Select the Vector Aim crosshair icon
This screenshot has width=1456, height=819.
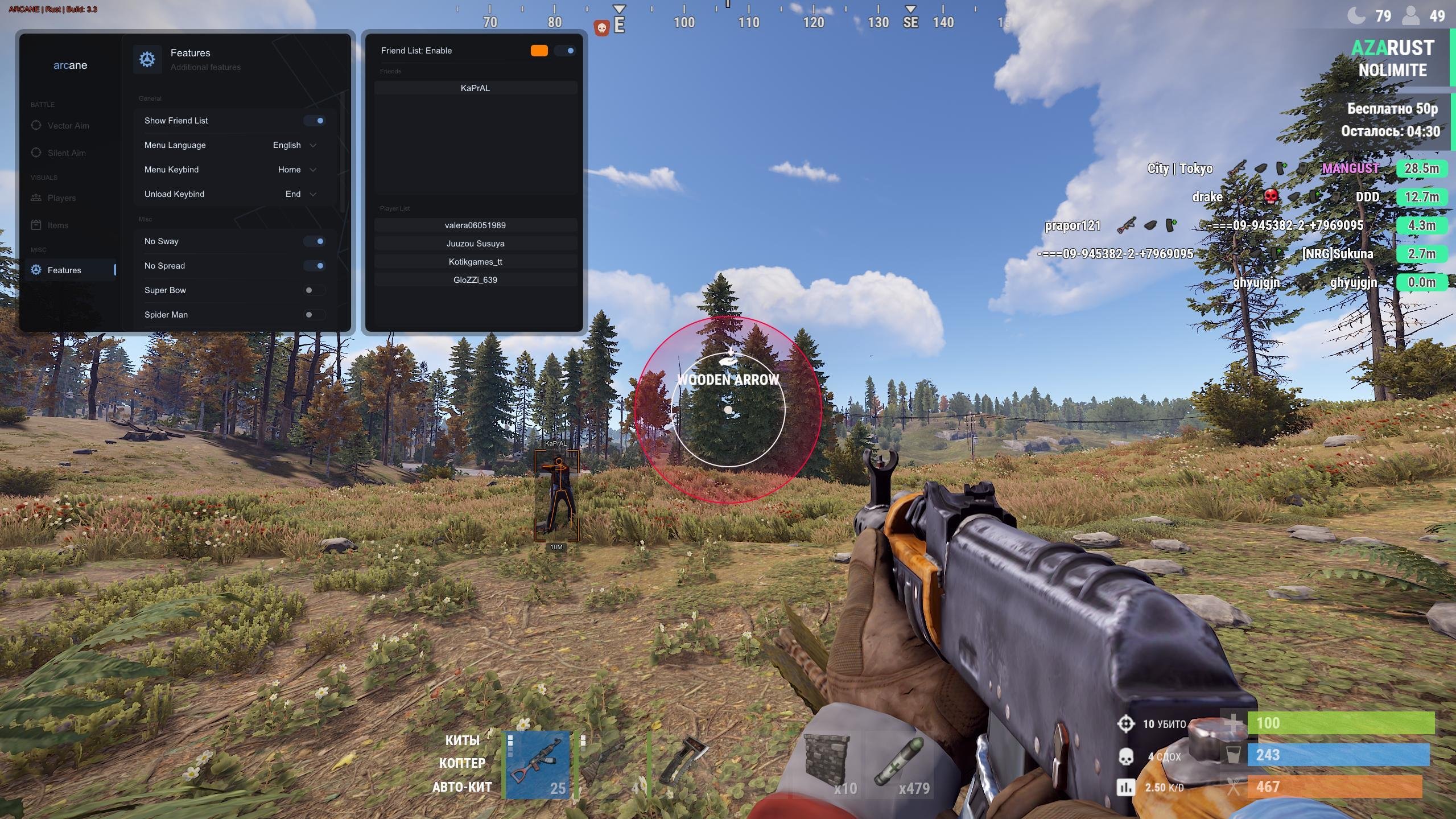(36, 125)
